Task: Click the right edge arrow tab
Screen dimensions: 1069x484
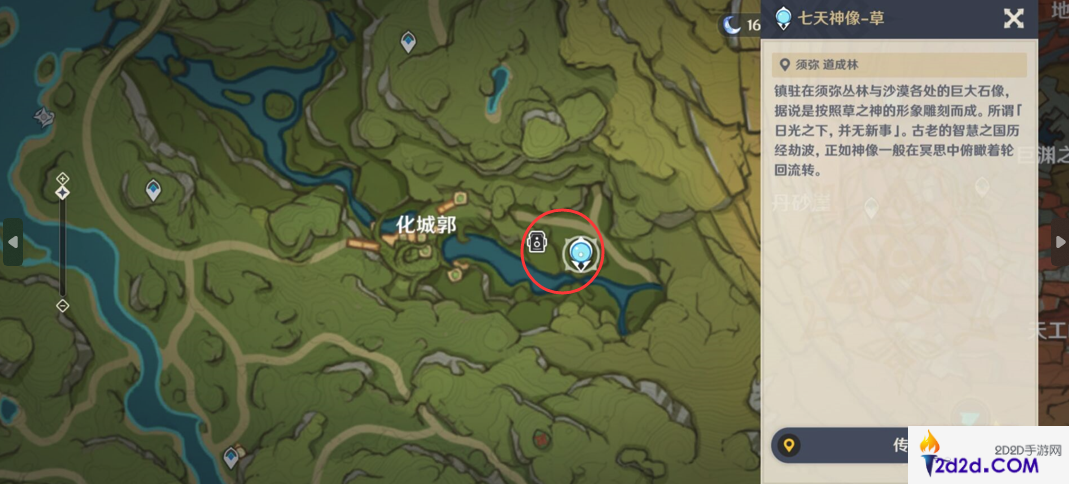Action: [1060, 242]
